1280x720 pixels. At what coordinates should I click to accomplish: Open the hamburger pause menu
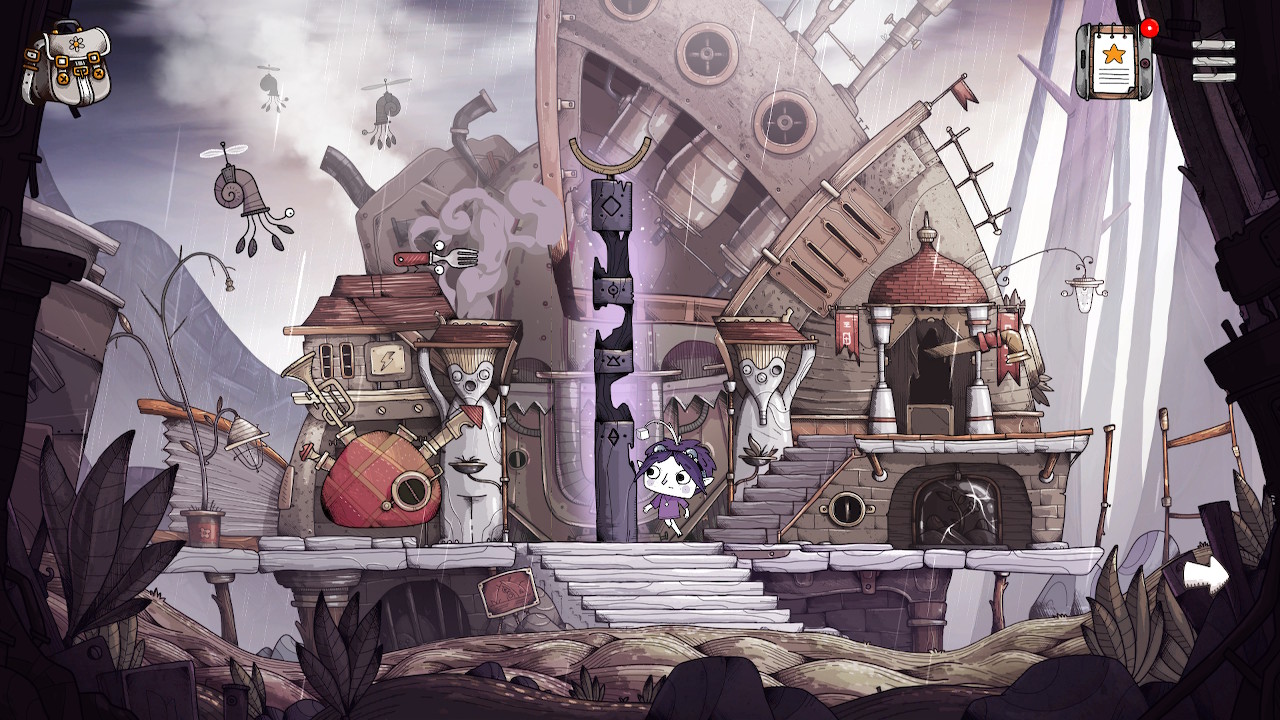click(1213, 61)
